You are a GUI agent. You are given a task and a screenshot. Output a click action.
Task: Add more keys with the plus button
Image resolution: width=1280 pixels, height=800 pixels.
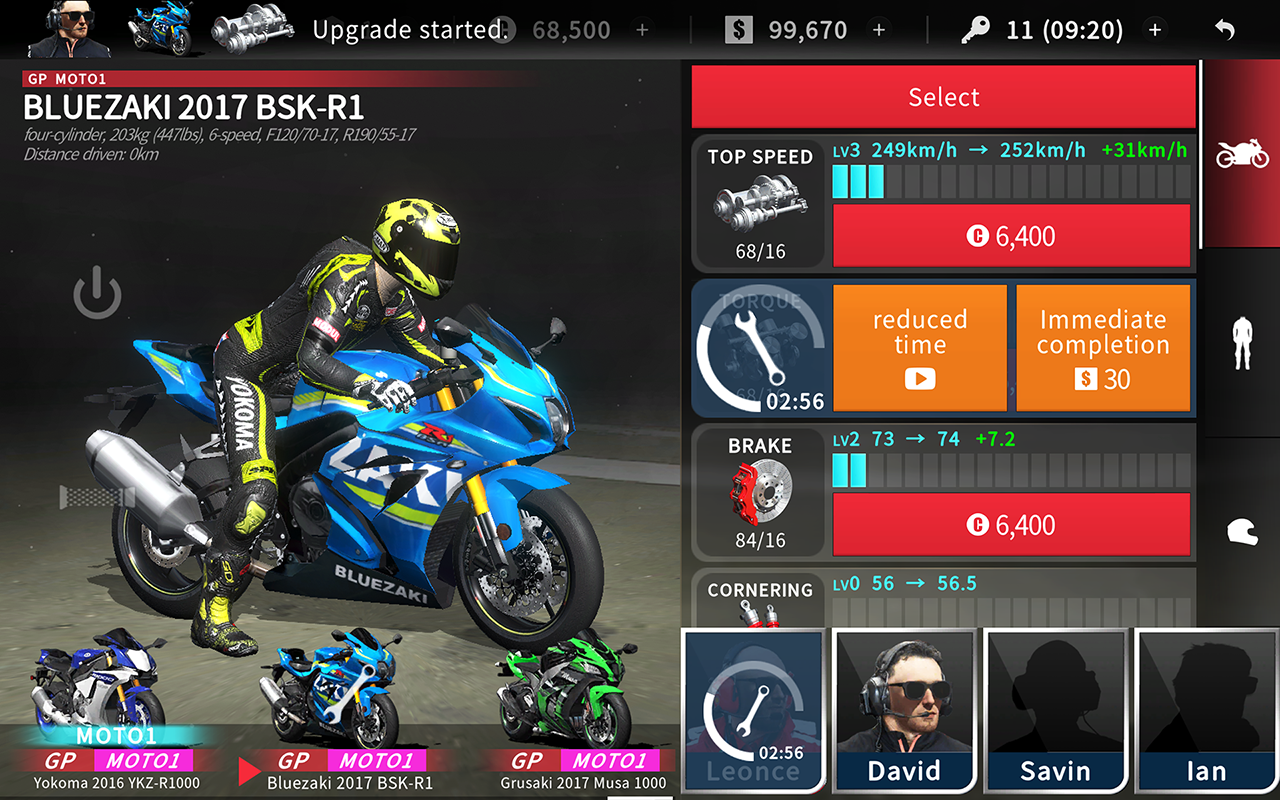[x=1156, y=29]
